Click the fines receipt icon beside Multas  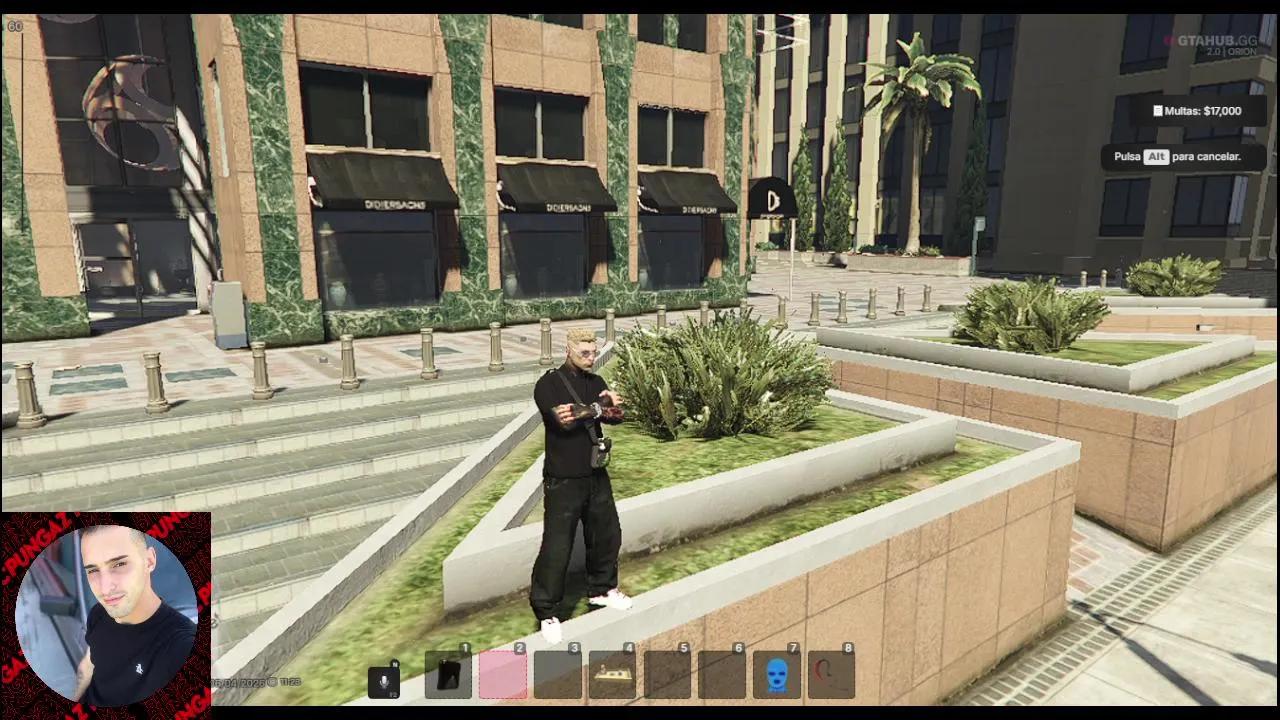point(1159,111)
